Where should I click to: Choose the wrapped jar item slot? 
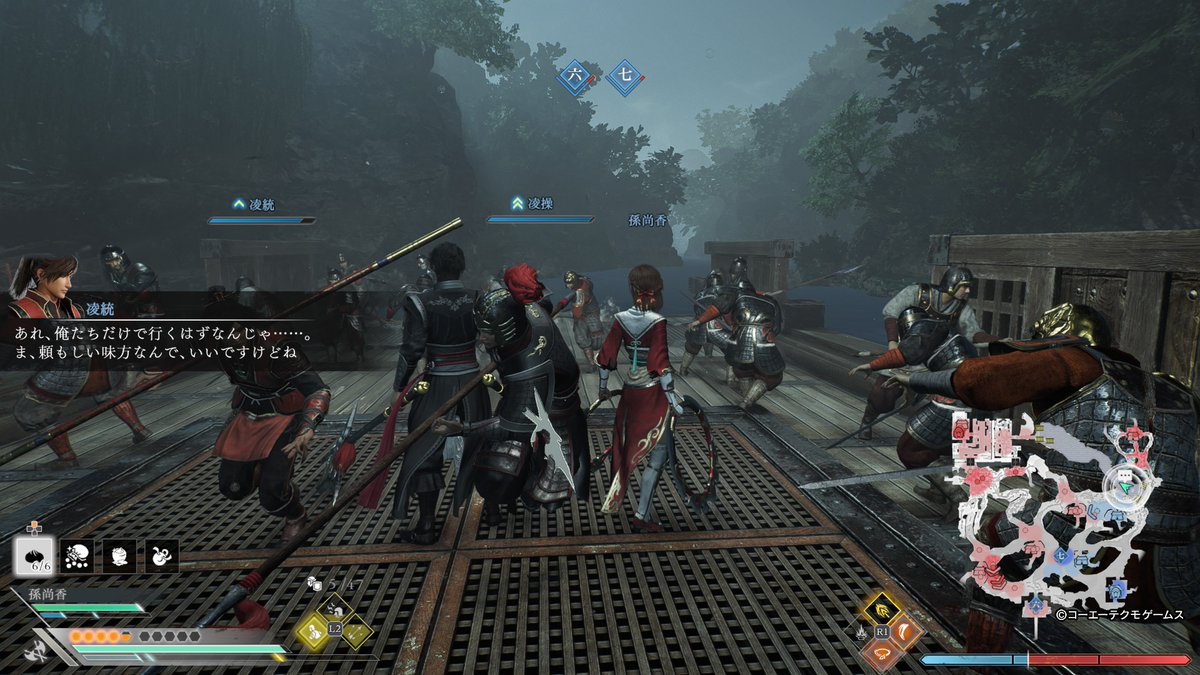pos(120,557)
